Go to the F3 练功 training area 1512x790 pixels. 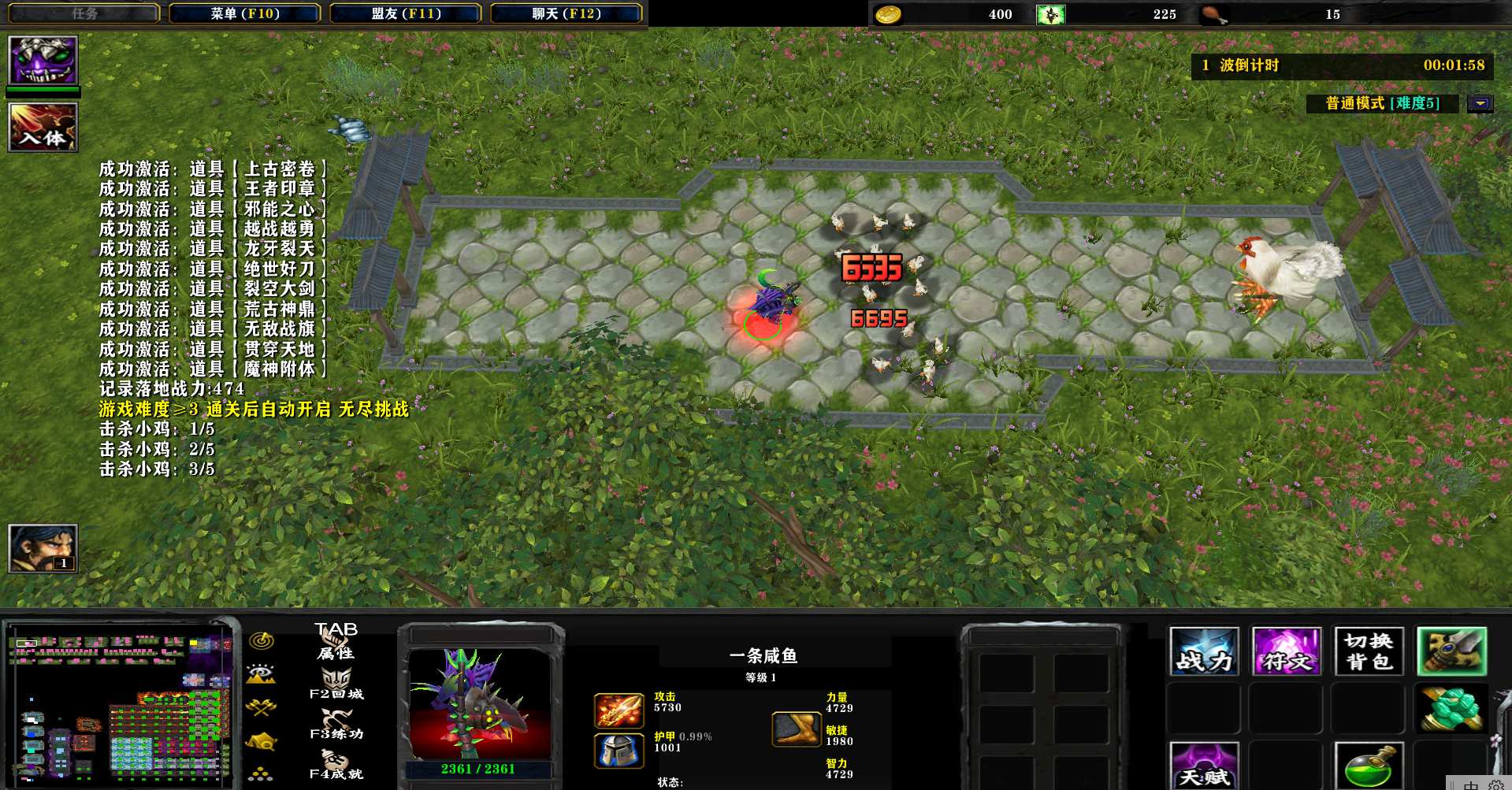tap(336, 723)
